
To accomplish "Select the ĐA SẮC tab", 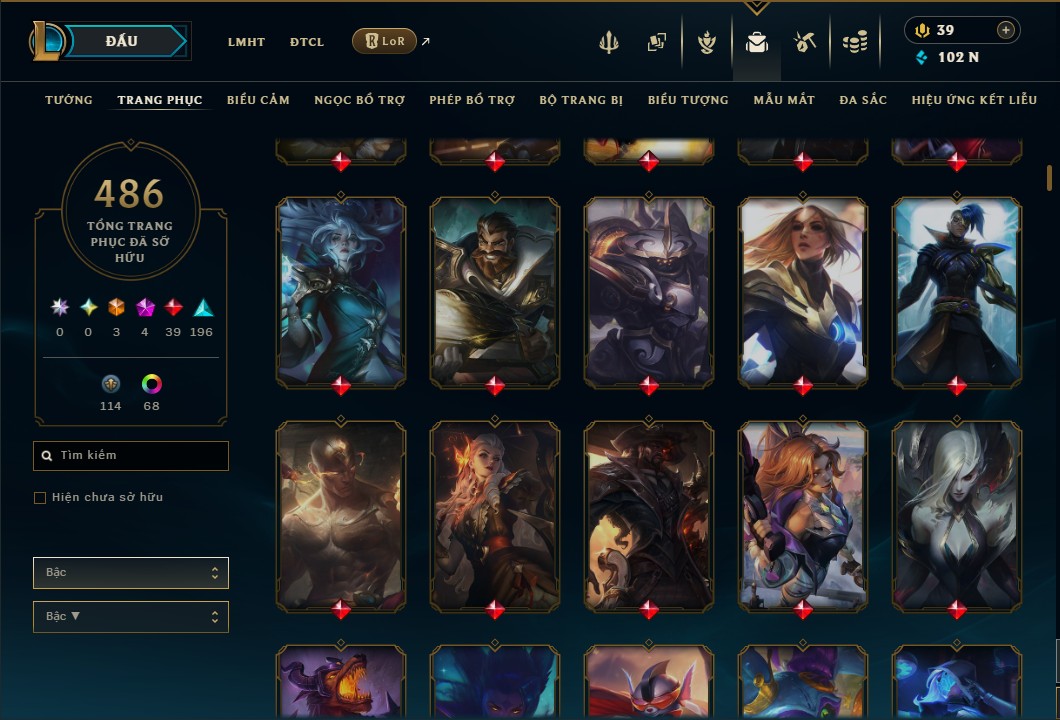I will (863, 100).
